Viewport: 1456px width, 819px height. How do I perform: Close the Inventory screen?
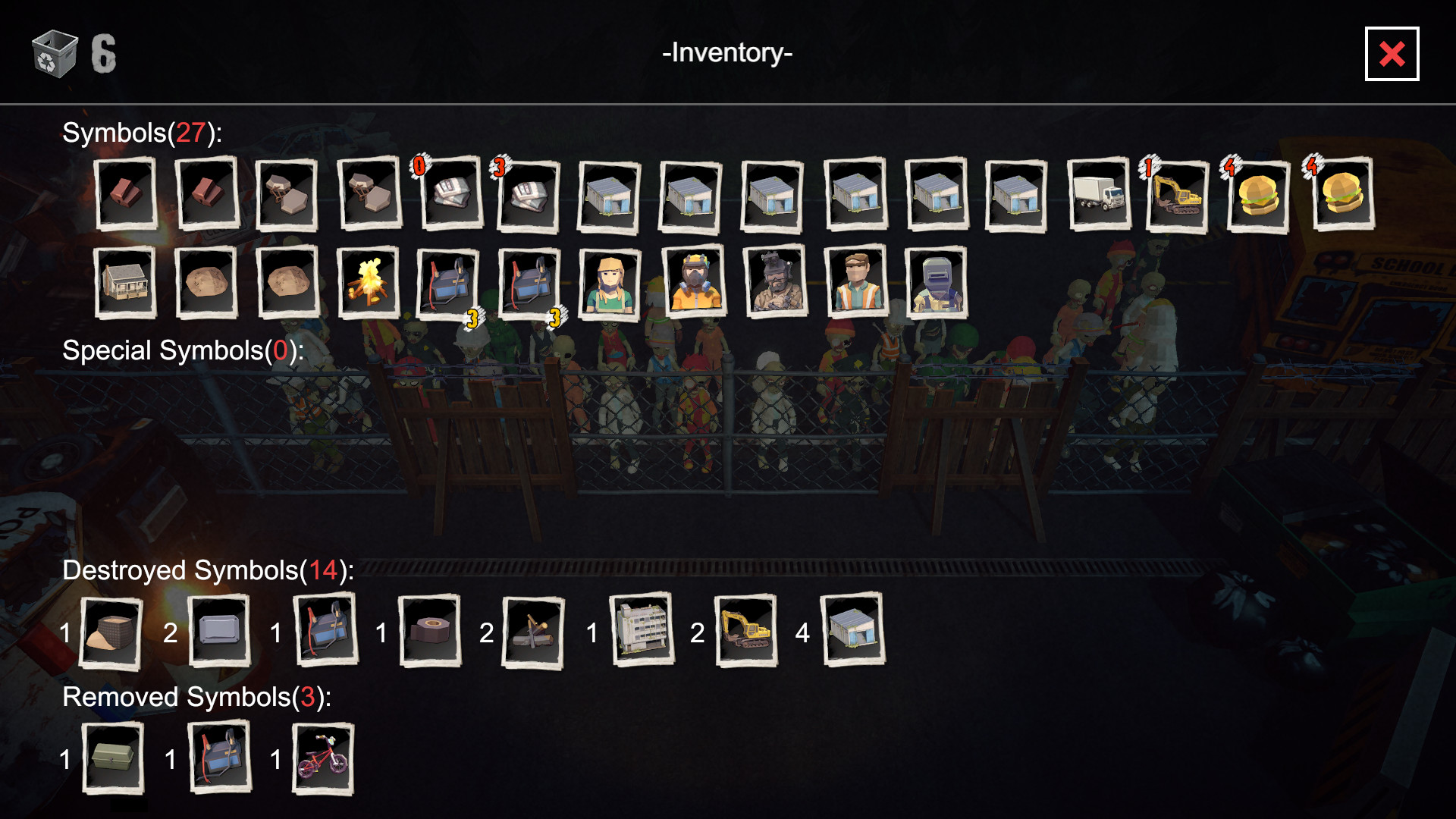[x=1391, y=54]
